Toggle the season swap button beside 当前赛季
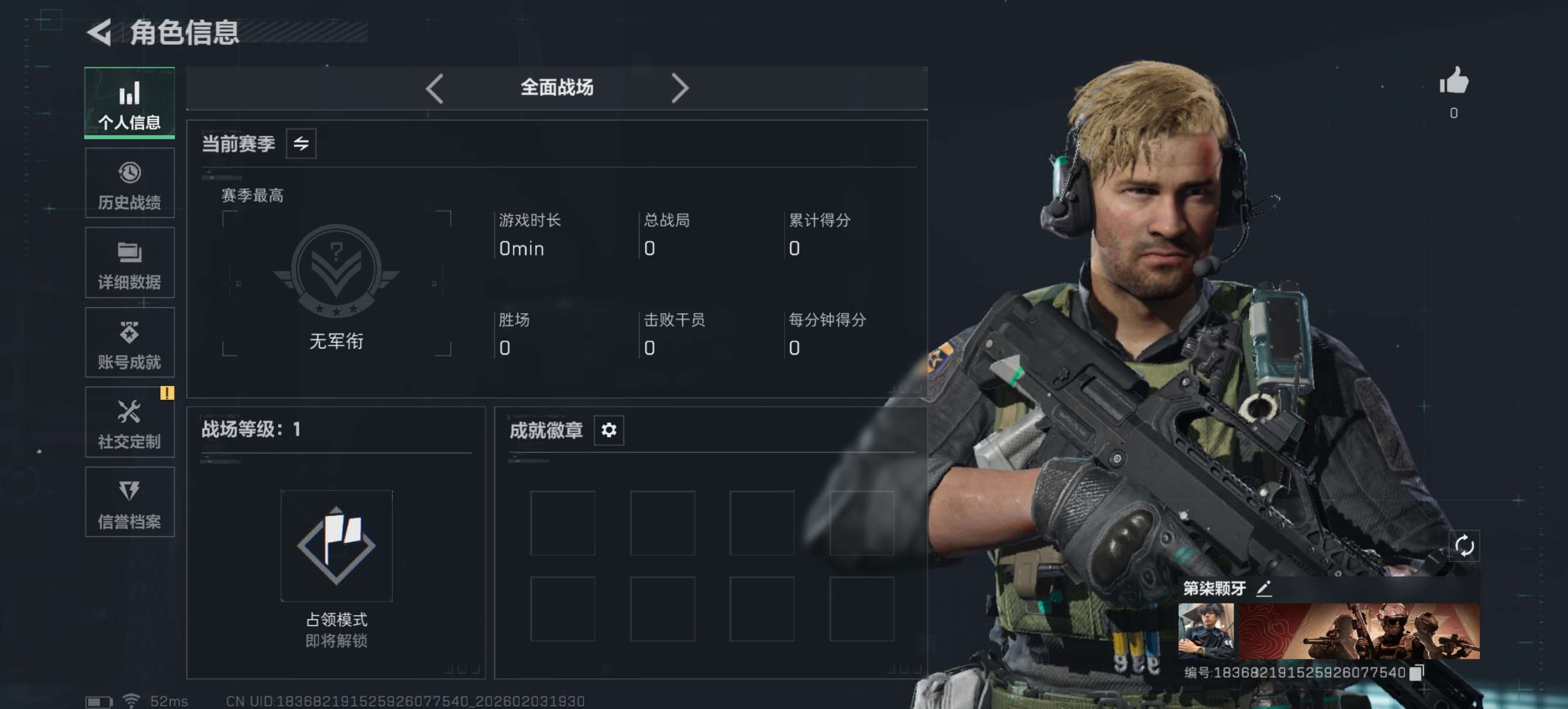The width and height of the screenshot is (1568, 709). 302,144
